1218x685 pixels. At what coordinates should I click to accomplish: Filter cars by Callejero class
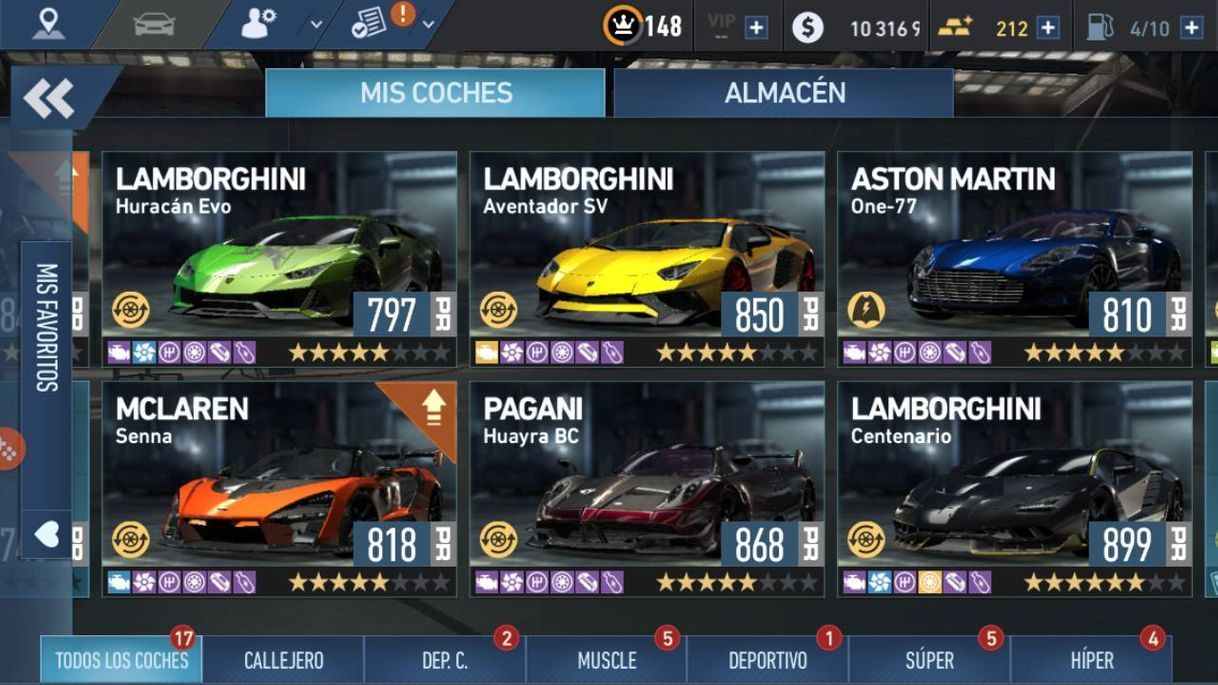click(284, 660)
